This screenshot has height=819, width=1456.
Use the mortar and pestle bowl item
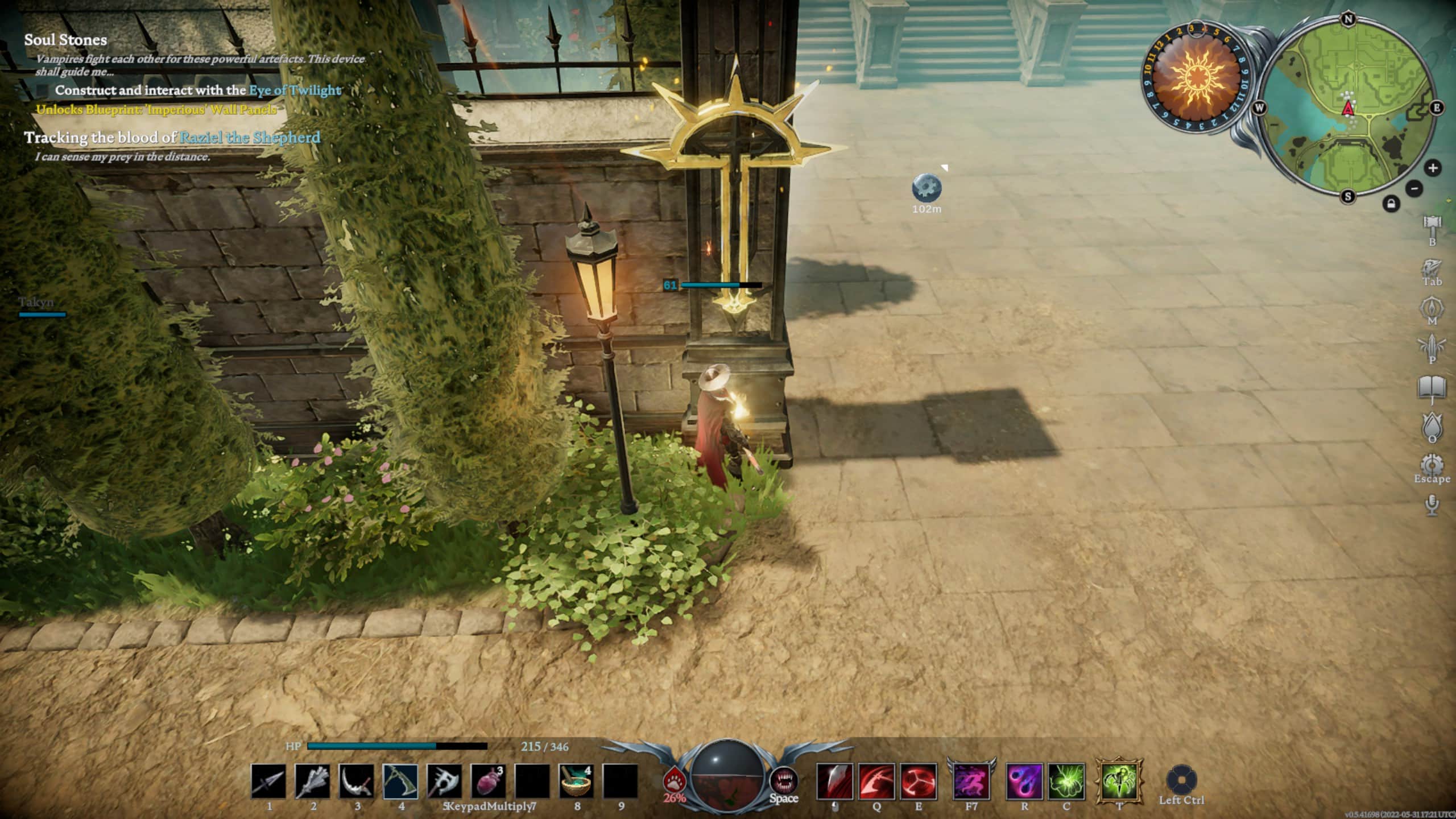click(x=576, y=781)
